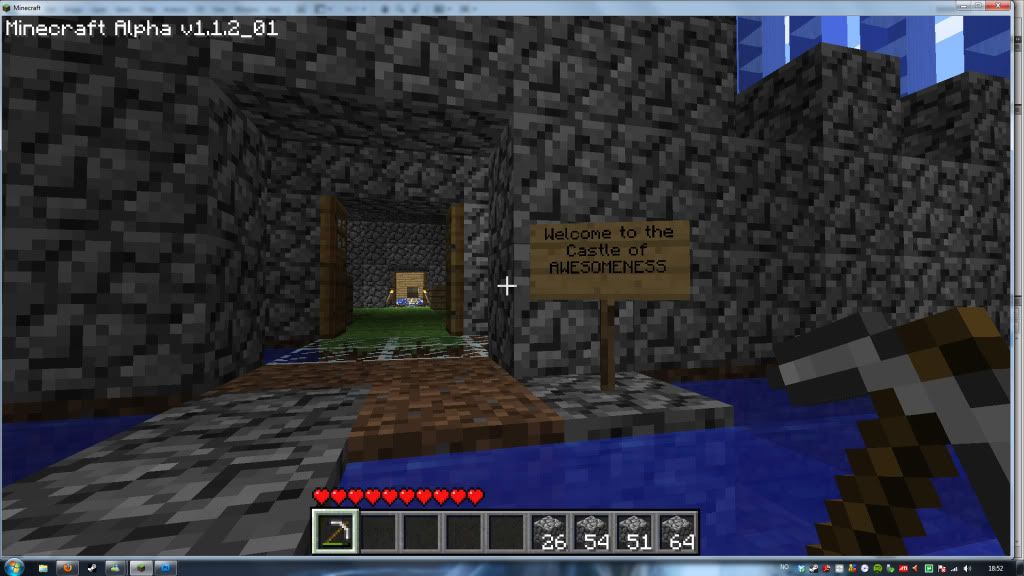
Task: Open the Steam taskbar shortcut
Action: tap(89, 567)
